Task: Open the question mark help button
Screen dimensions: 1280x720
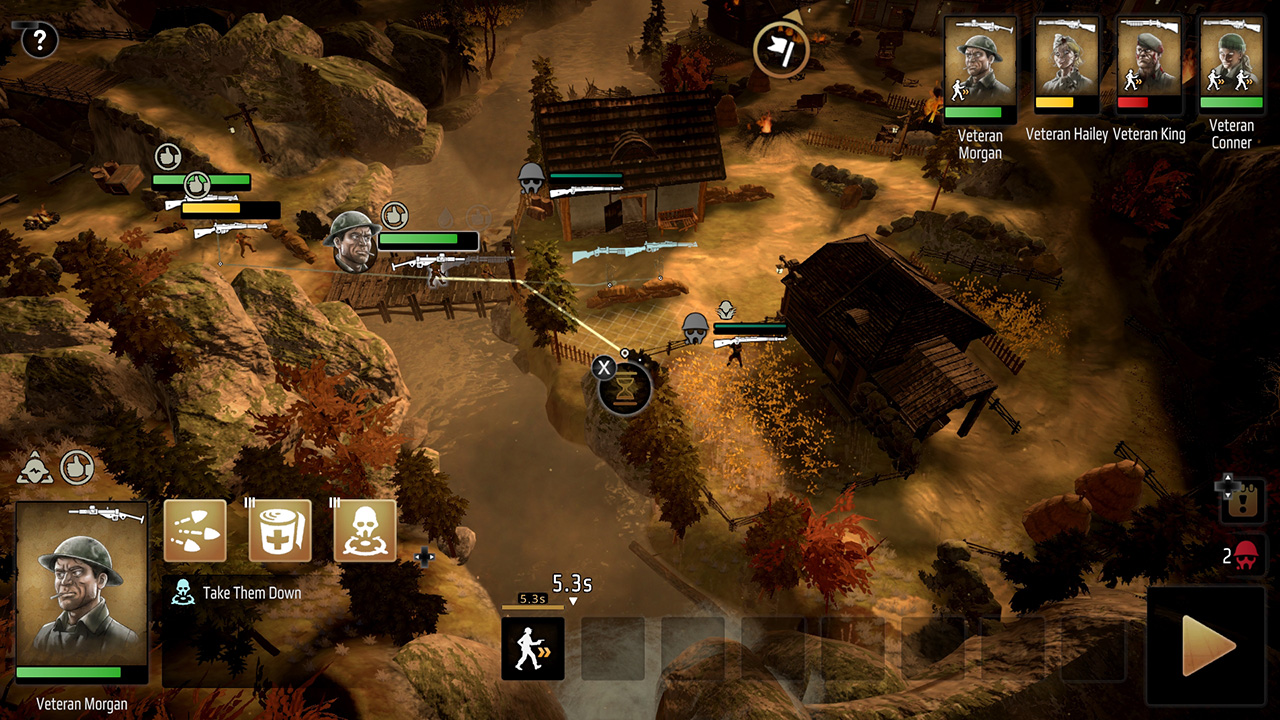Action: pyautogui.click(x=37, y=41)
